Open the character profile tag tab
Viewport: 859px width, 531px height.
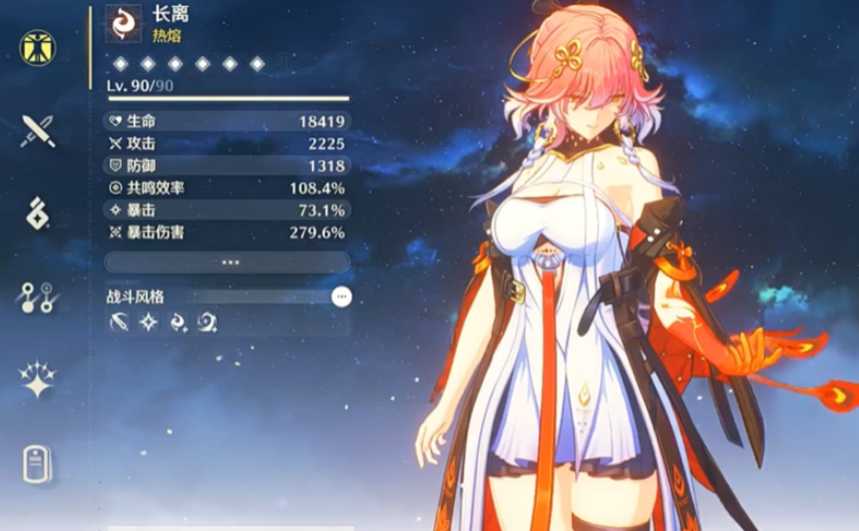[x=38, y=465]
